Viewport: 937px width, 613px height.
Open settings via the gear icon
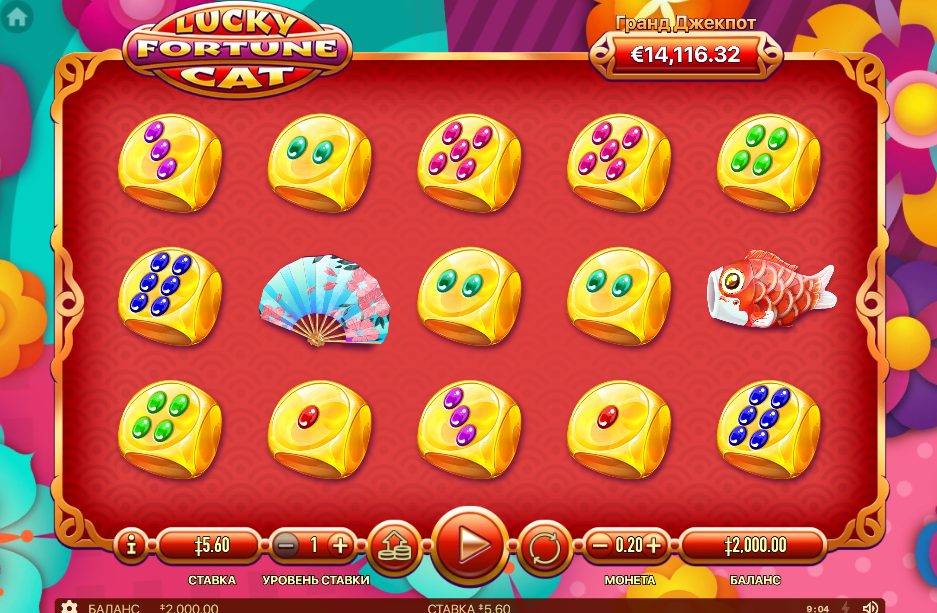[69, 607]
